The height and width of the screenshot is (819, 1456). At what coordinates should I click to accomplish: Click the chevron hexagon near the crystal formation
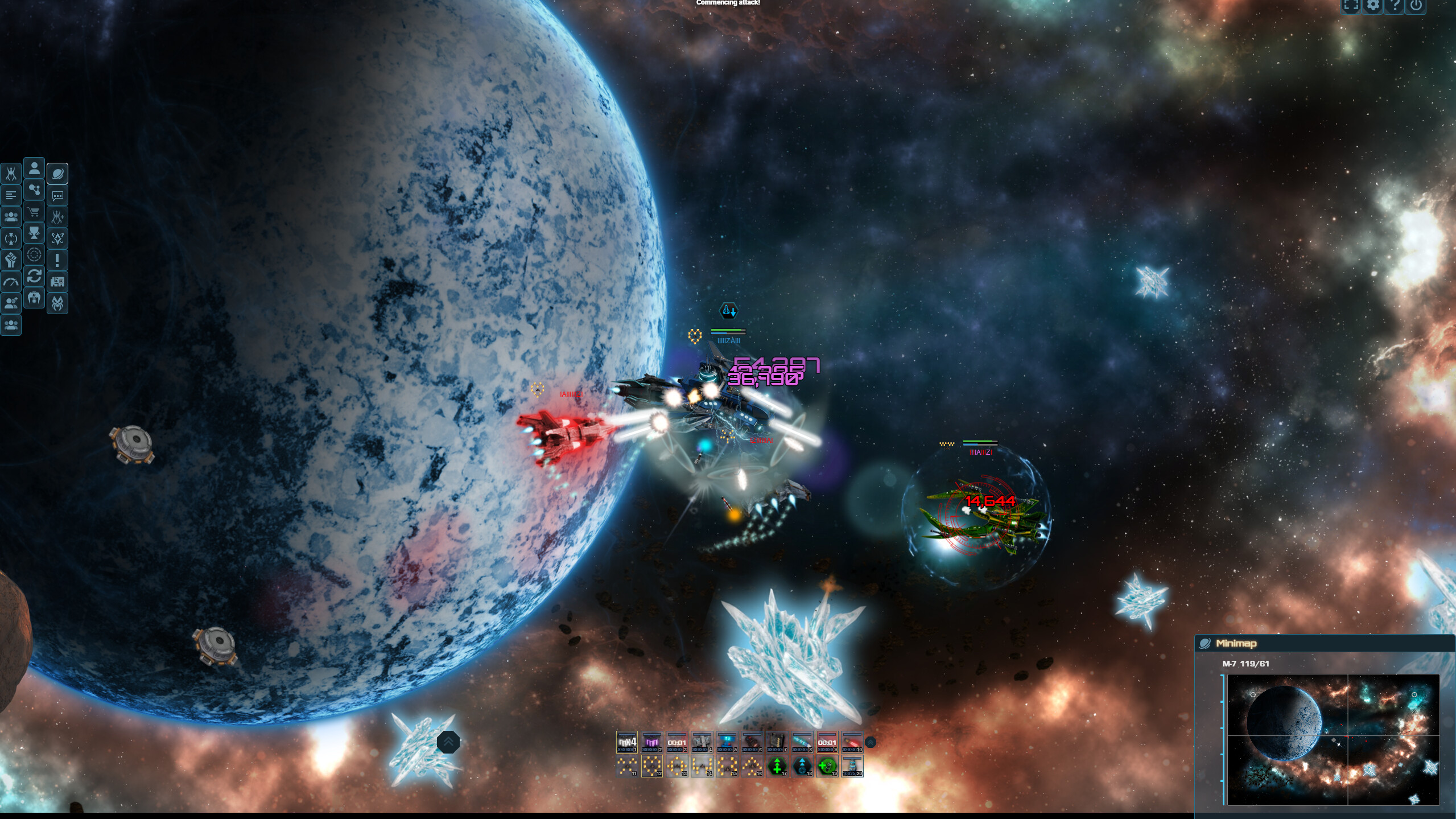(x=449, y=742)
